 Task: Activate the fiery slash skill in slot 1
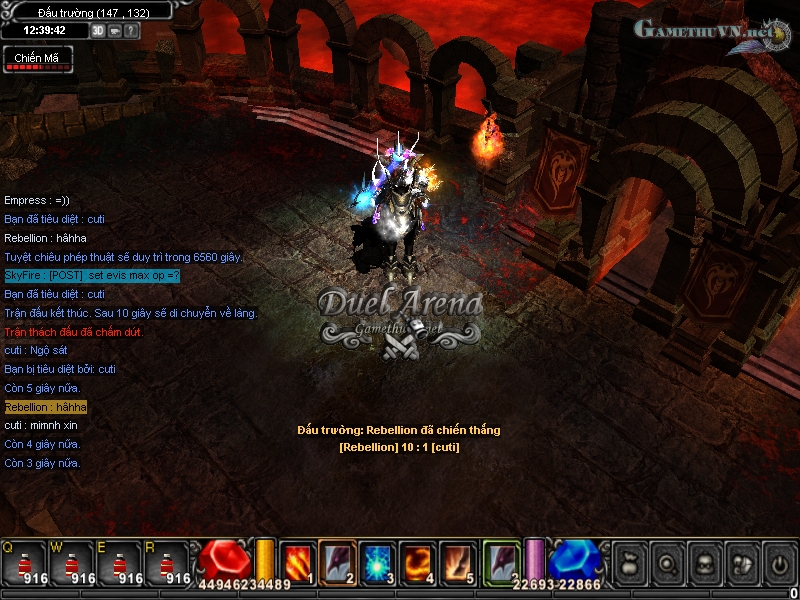(297, 561)
